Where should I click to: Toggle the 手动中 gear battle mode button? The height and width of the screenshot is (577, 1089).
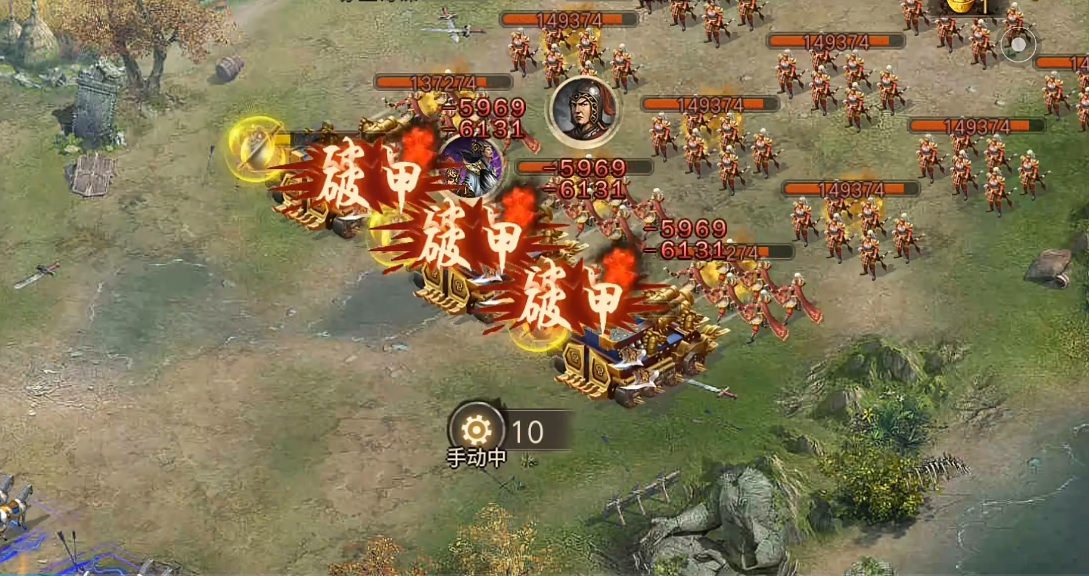(477, 431)
